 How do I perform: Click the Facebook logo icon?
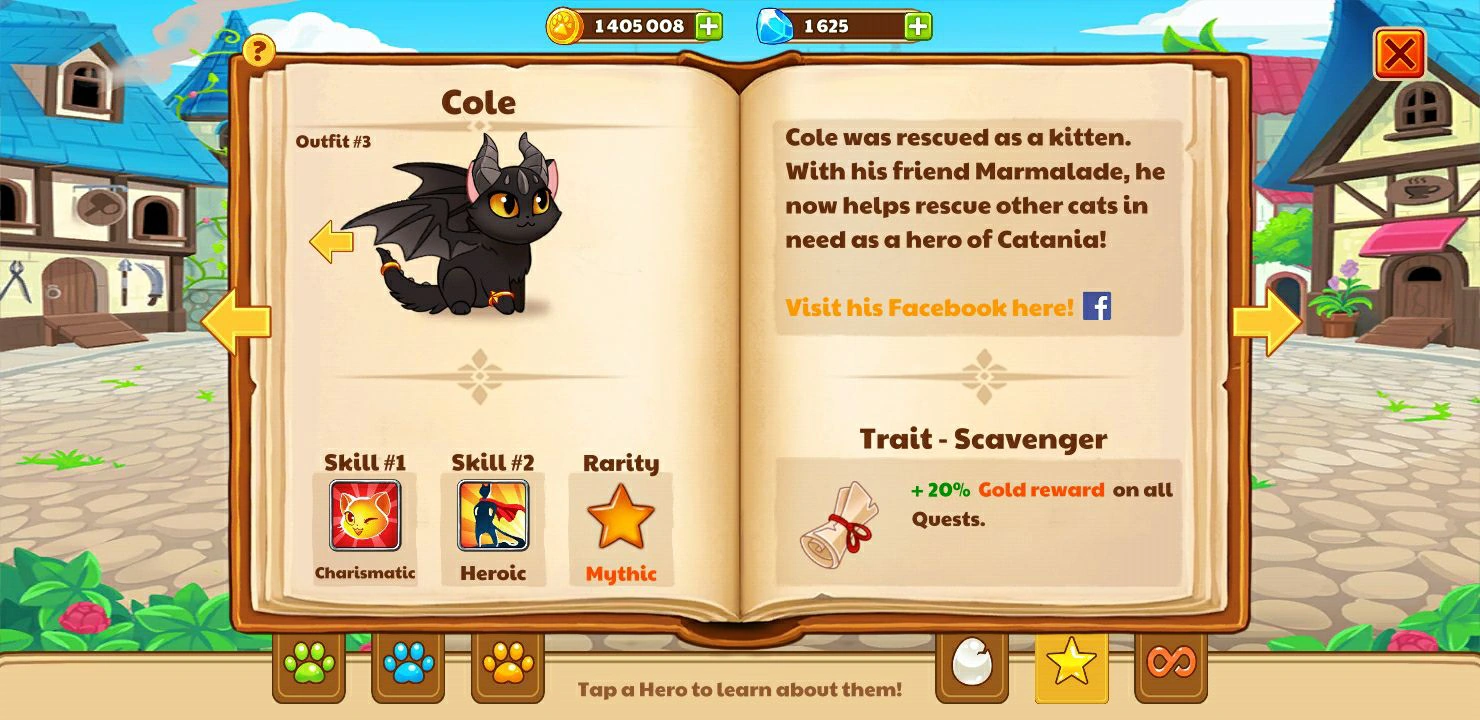click(x=1098, y=307)
